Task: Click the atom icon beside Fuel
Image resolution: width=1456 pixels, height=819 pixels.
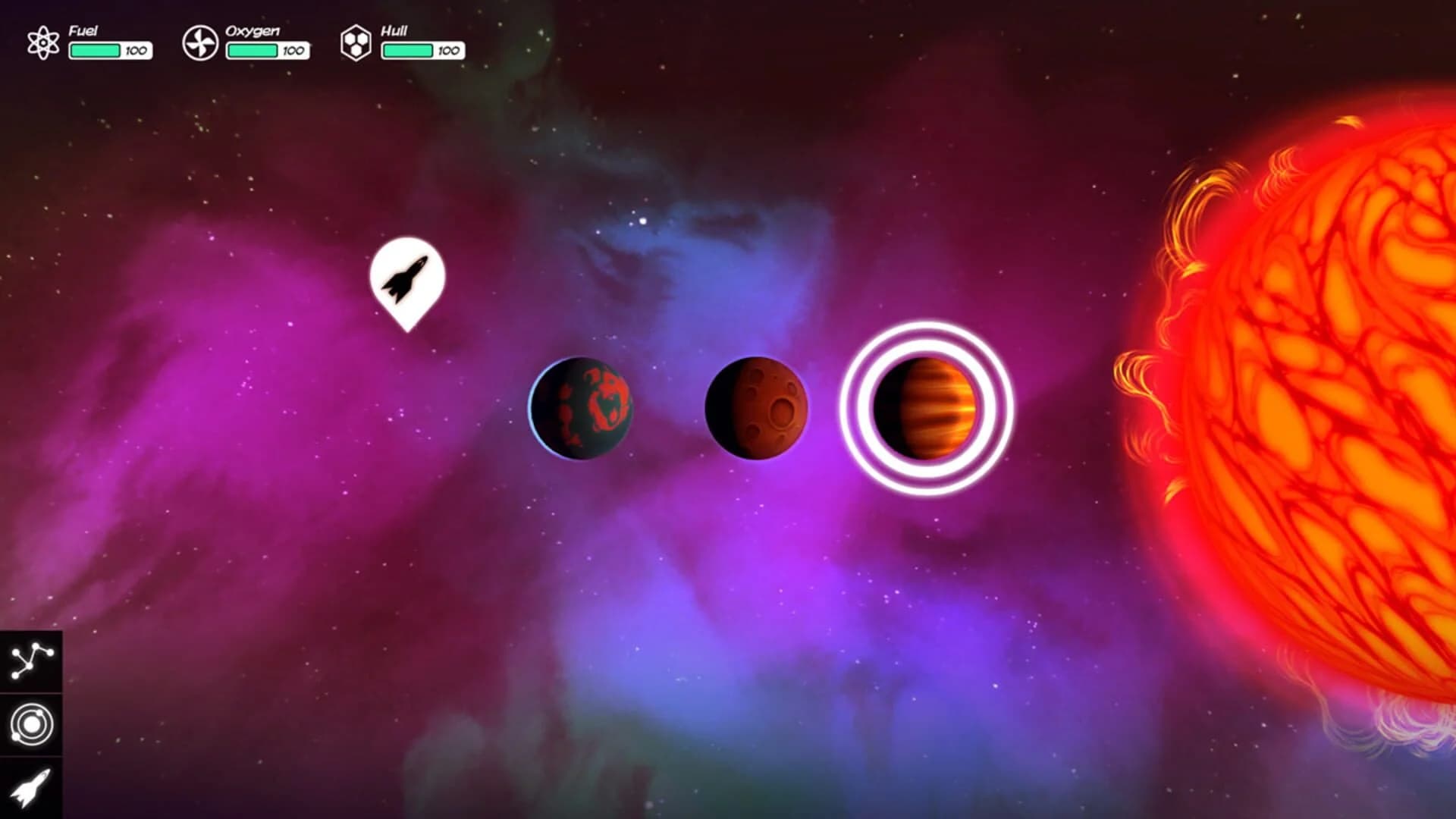Action: pyautogui.click(x=44, y=42)
